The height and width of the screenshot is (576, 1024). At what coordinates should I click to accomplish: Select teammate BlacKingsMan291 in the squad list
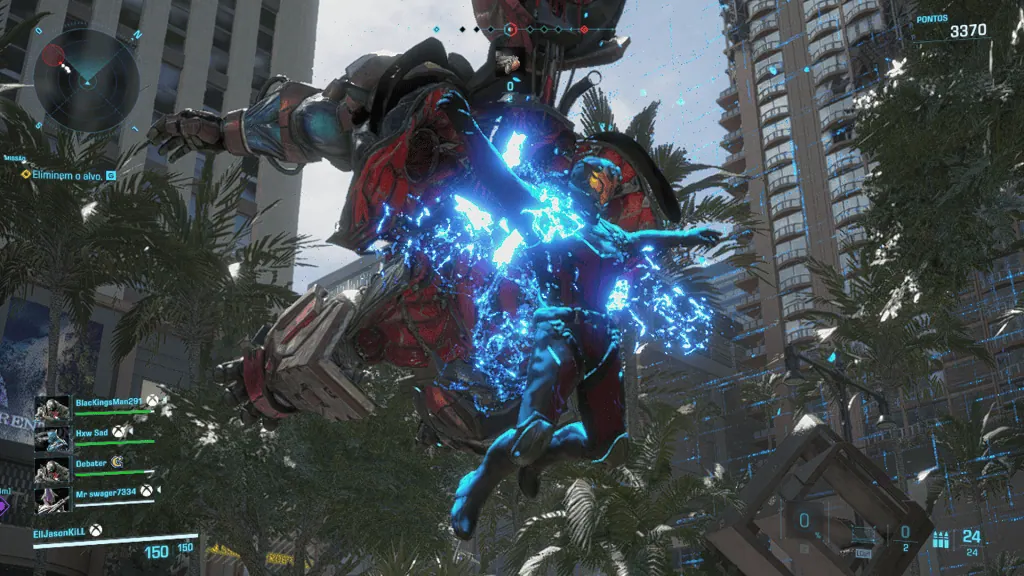[x=109, y=402]
